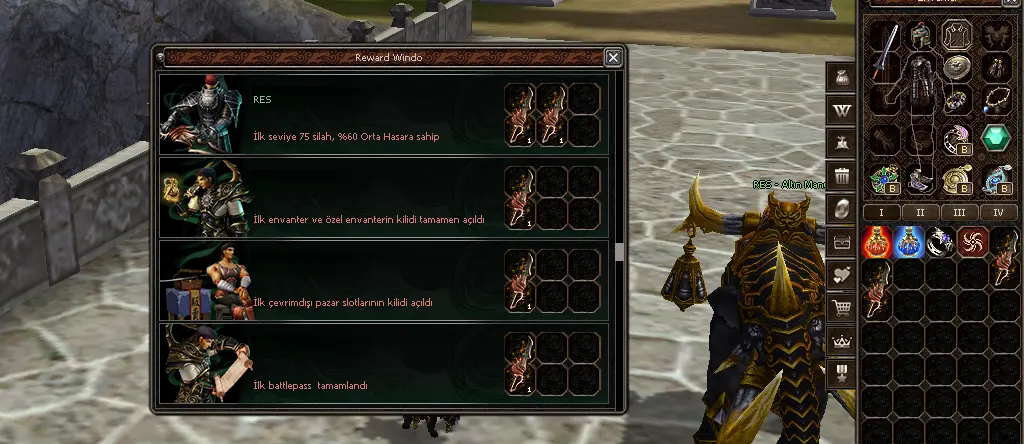Close the Reward Window
Viewport: 1024px width, 444px height.
pos(613,58)
